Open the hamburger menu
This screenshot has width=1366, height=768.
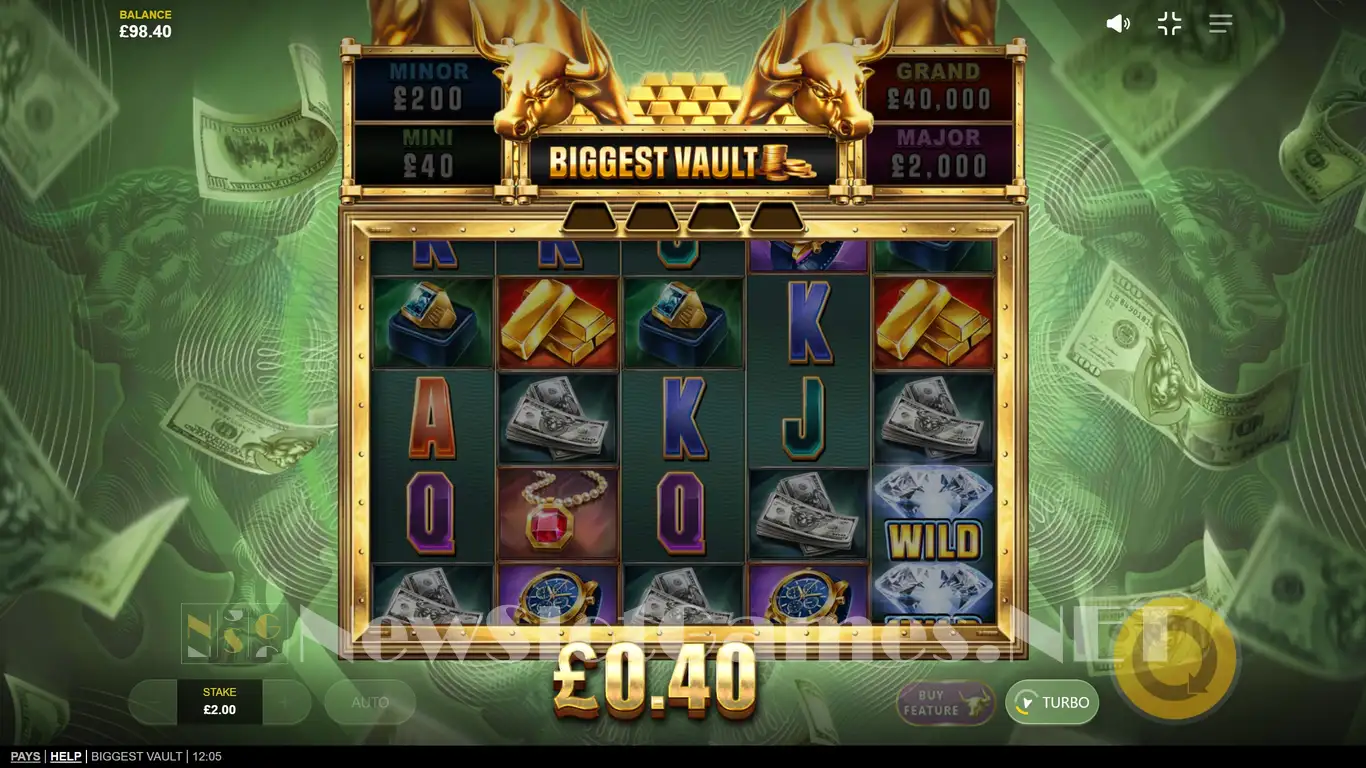(1220, 24)
